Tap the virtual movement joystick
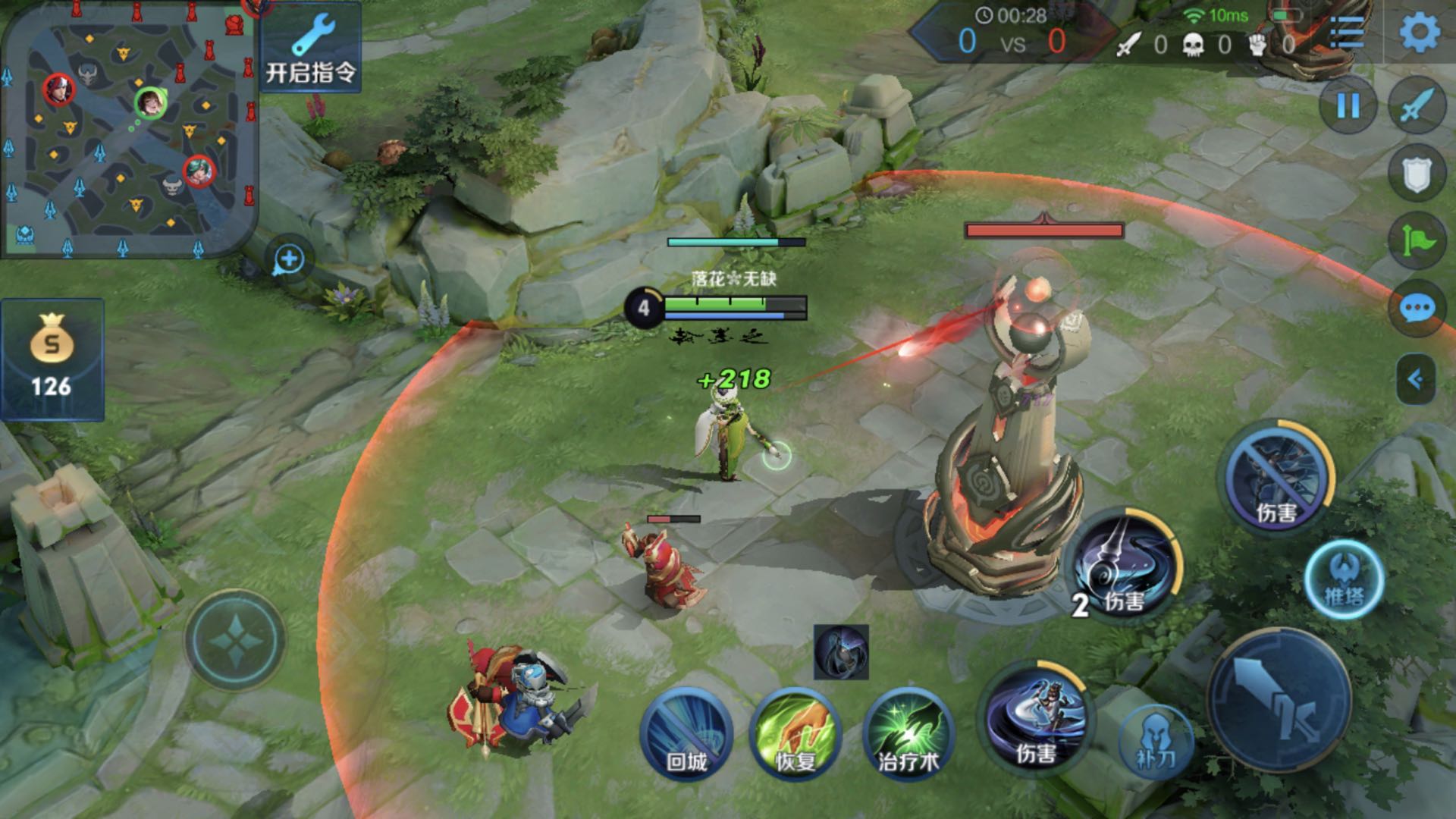1456x819 pixels. click(235, 639)
